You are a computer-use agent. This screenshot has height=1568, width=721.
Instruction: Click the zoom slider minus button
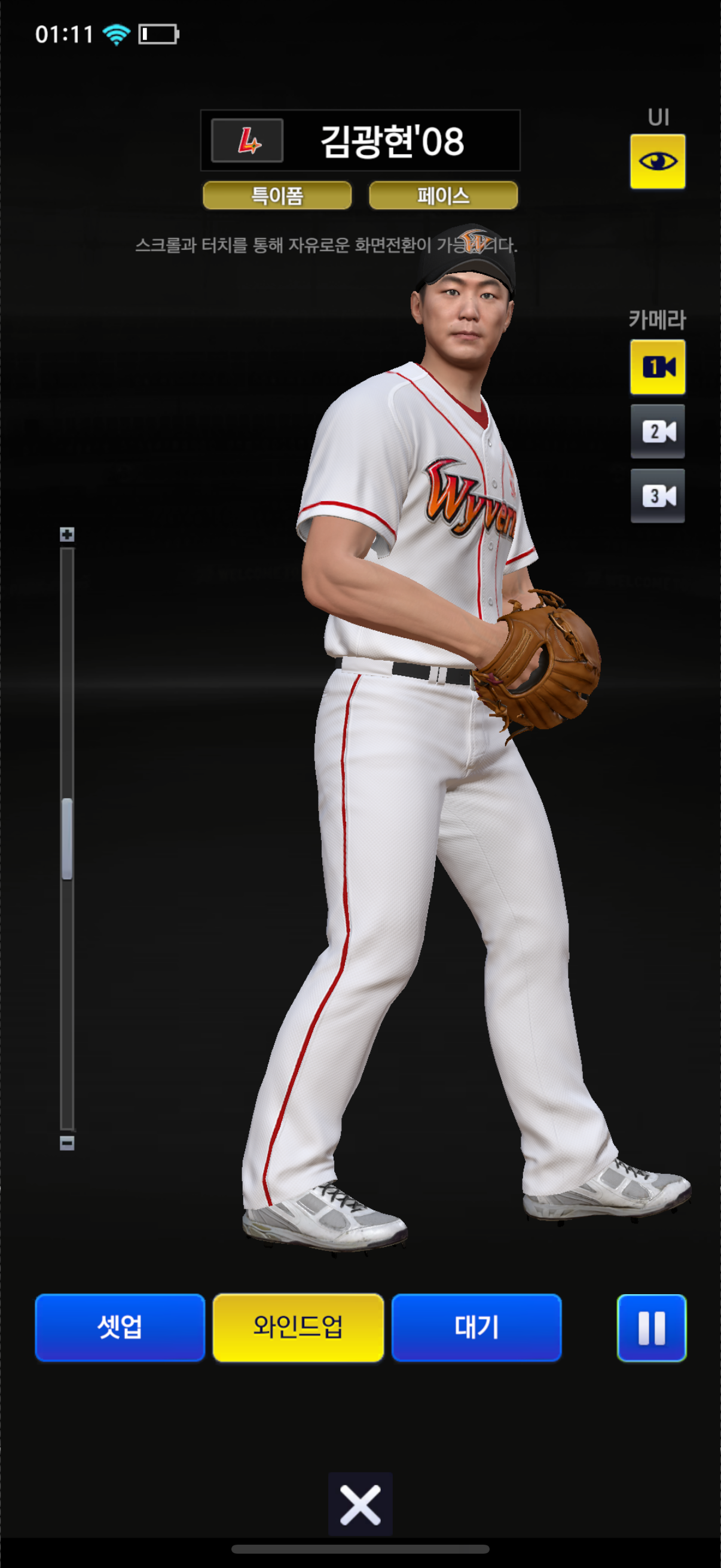coord(67,1143)
